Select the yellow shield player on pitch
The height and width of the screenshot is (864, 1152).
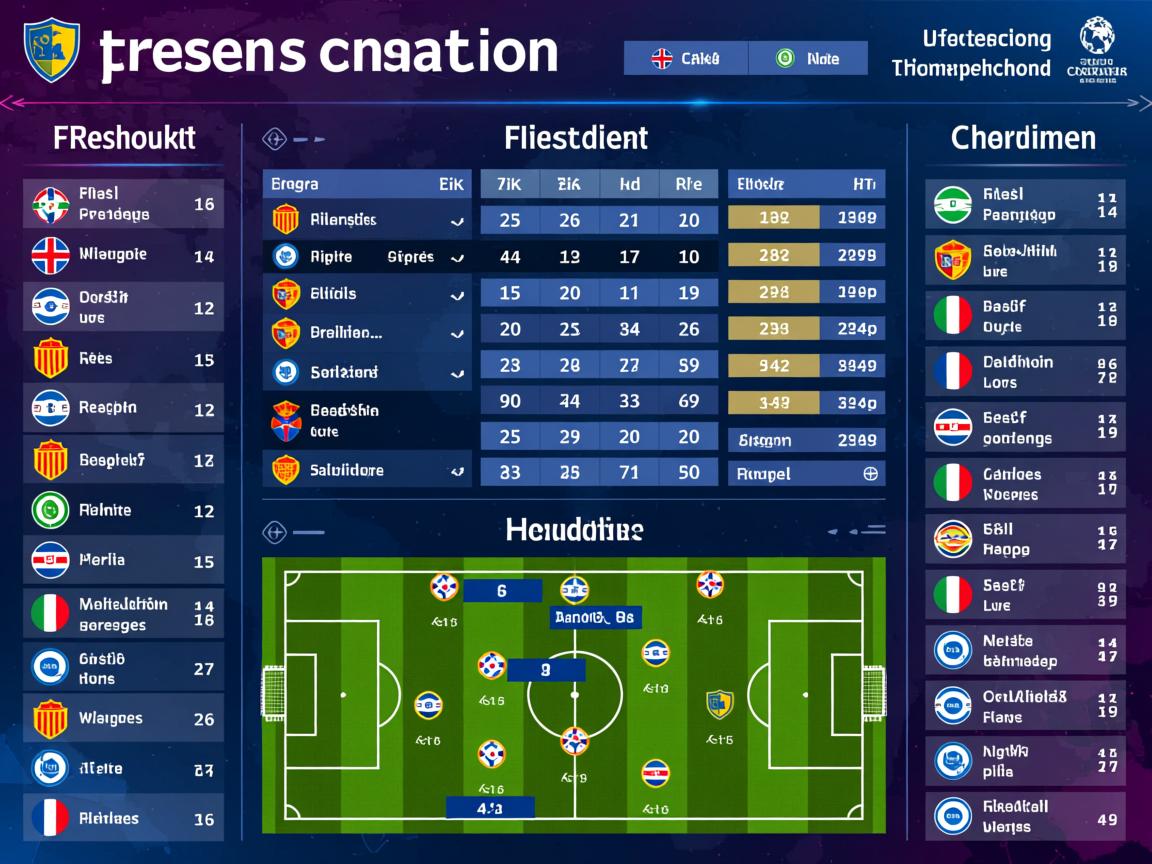click(719, 704)
